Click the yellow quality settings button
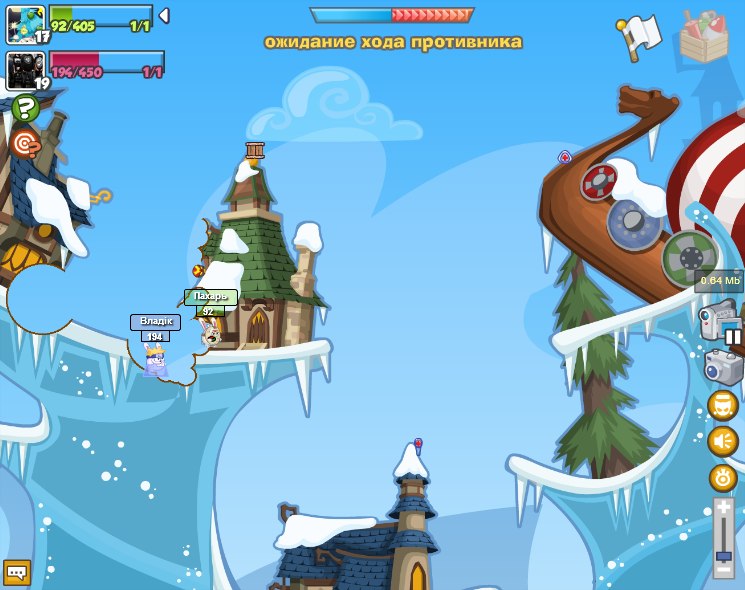Image resolution: width=745 pixels, height=590 pixels. pos(722,477)
